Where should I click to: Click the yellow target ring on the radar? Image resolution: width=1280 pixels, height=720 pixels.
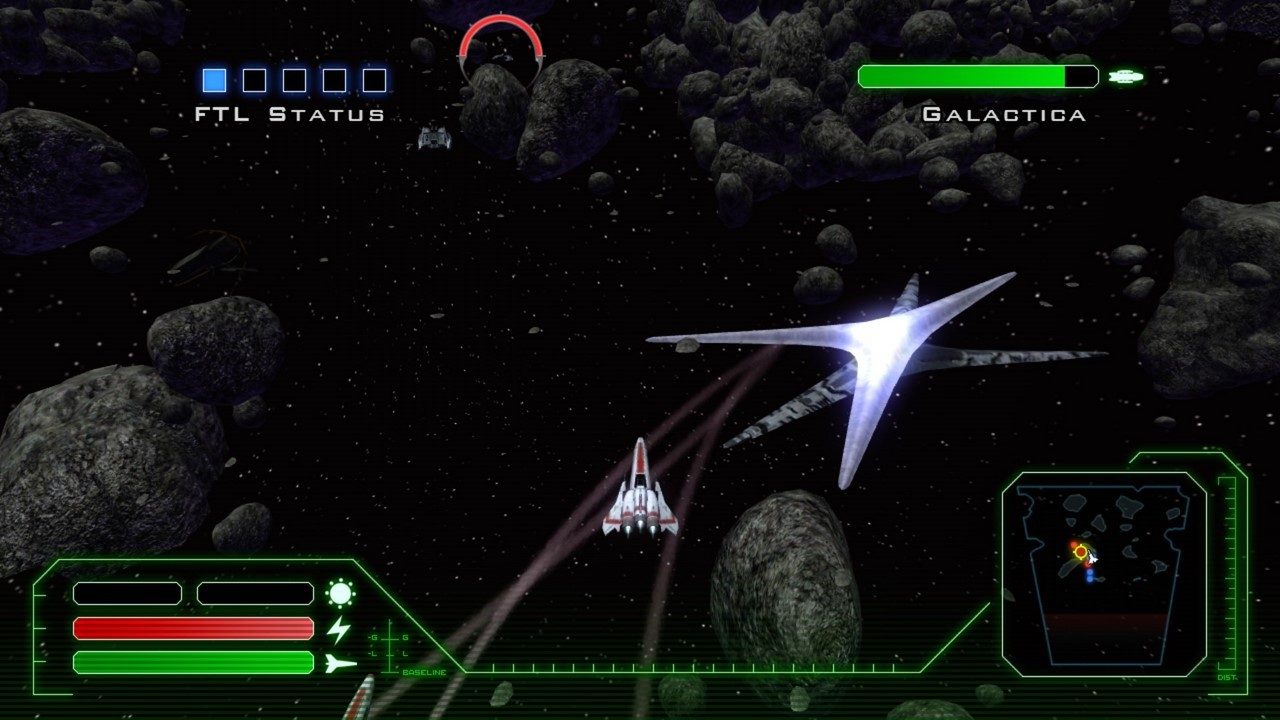point(1080,551)
